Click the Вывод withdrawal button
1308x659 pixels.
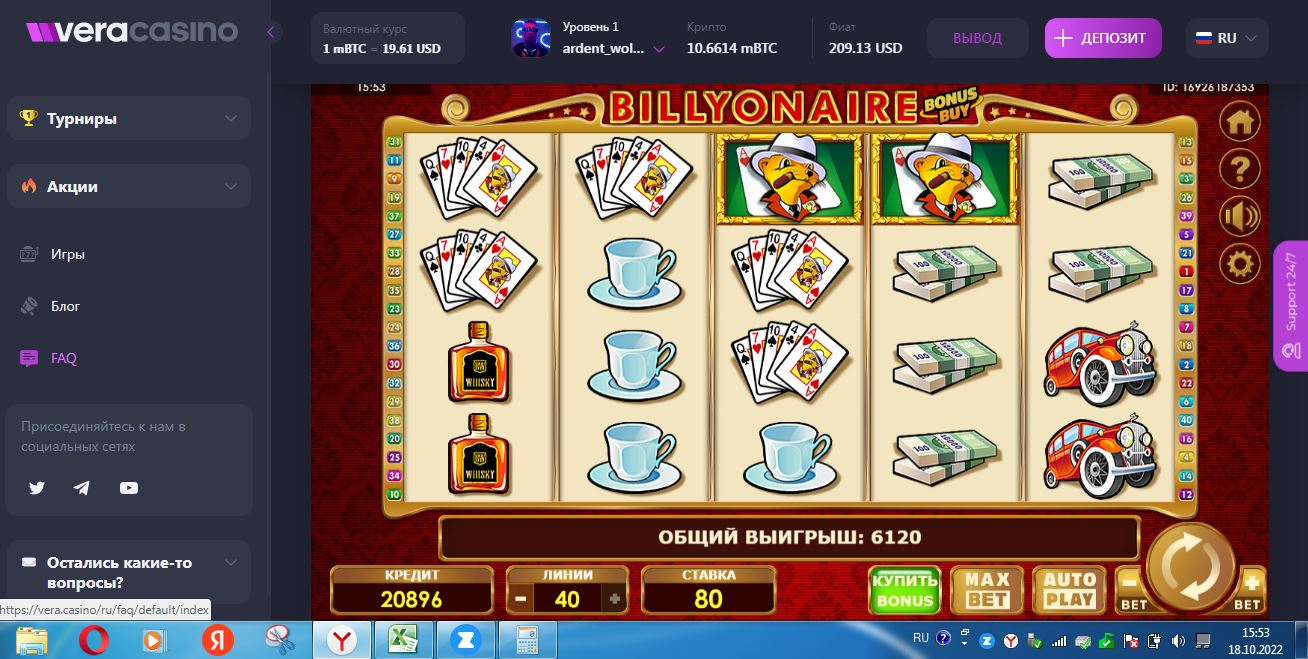click(x=977, y=38)
